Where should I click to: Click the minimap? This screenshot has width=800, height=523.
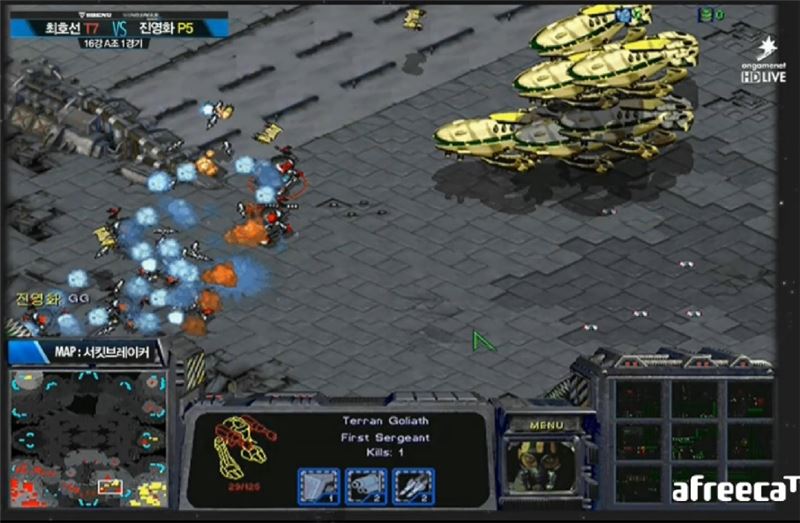coord(89,435)
